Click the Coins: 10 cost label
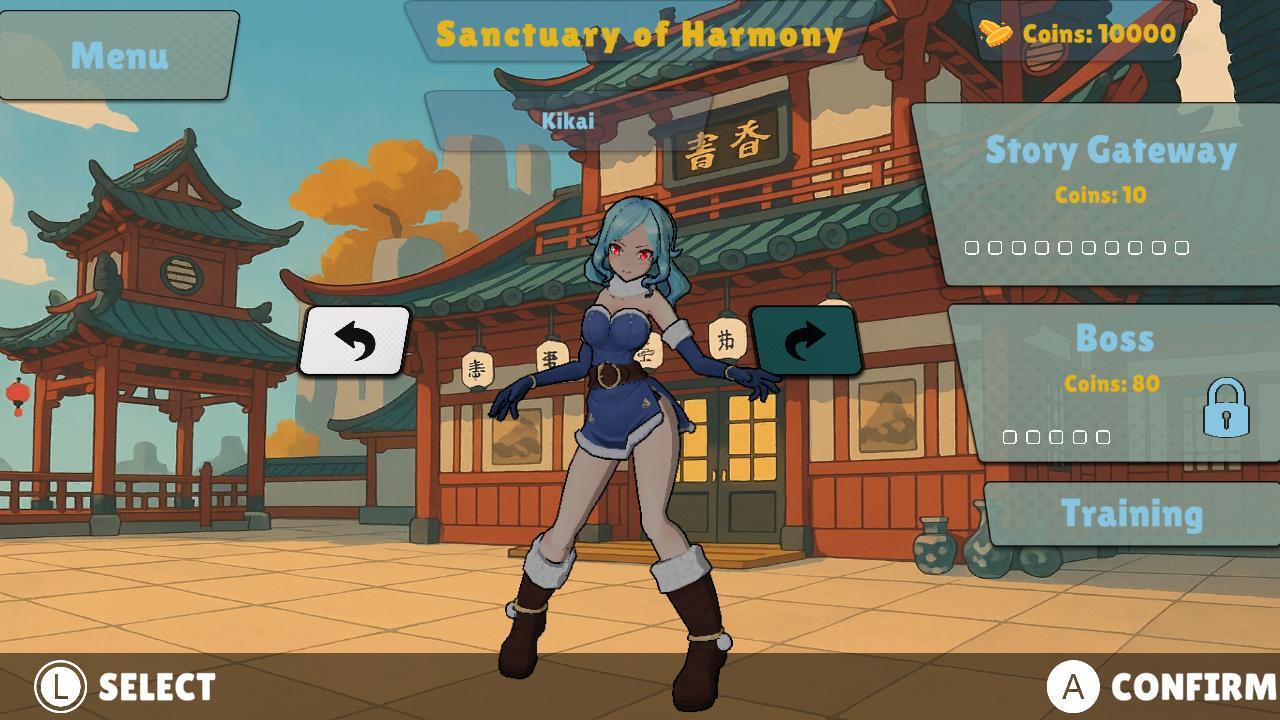The height and width of the screenshot is (720, 1280). click(1098, 196)
